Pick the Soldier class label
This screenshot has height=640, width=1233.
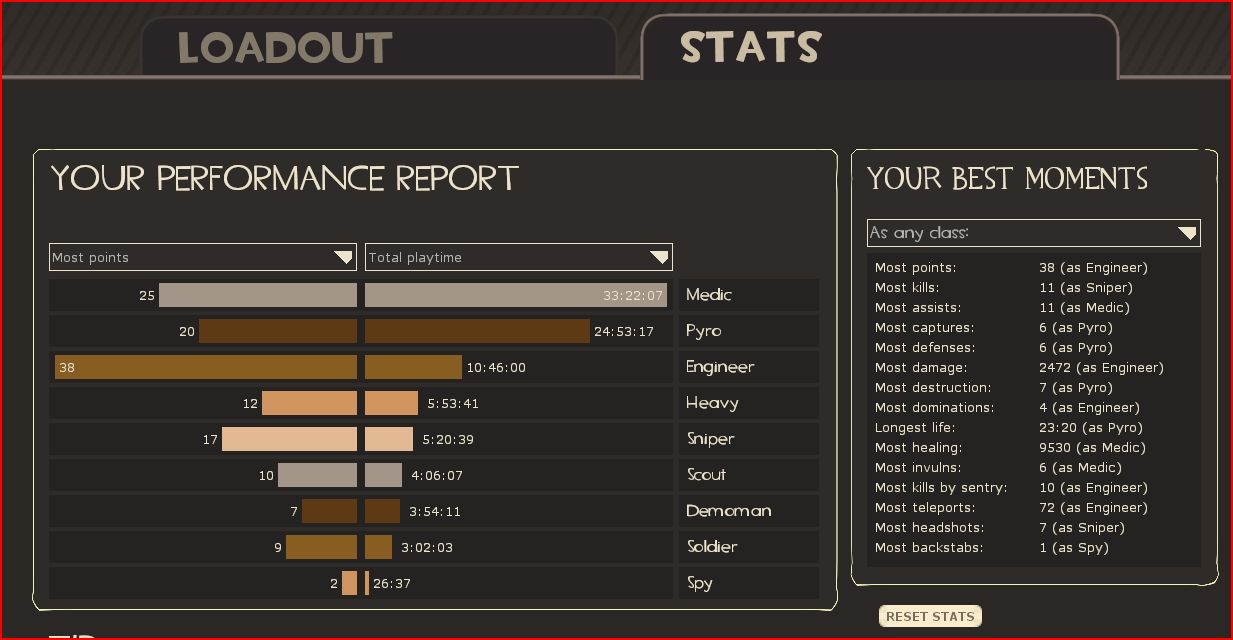click(712, 547)
